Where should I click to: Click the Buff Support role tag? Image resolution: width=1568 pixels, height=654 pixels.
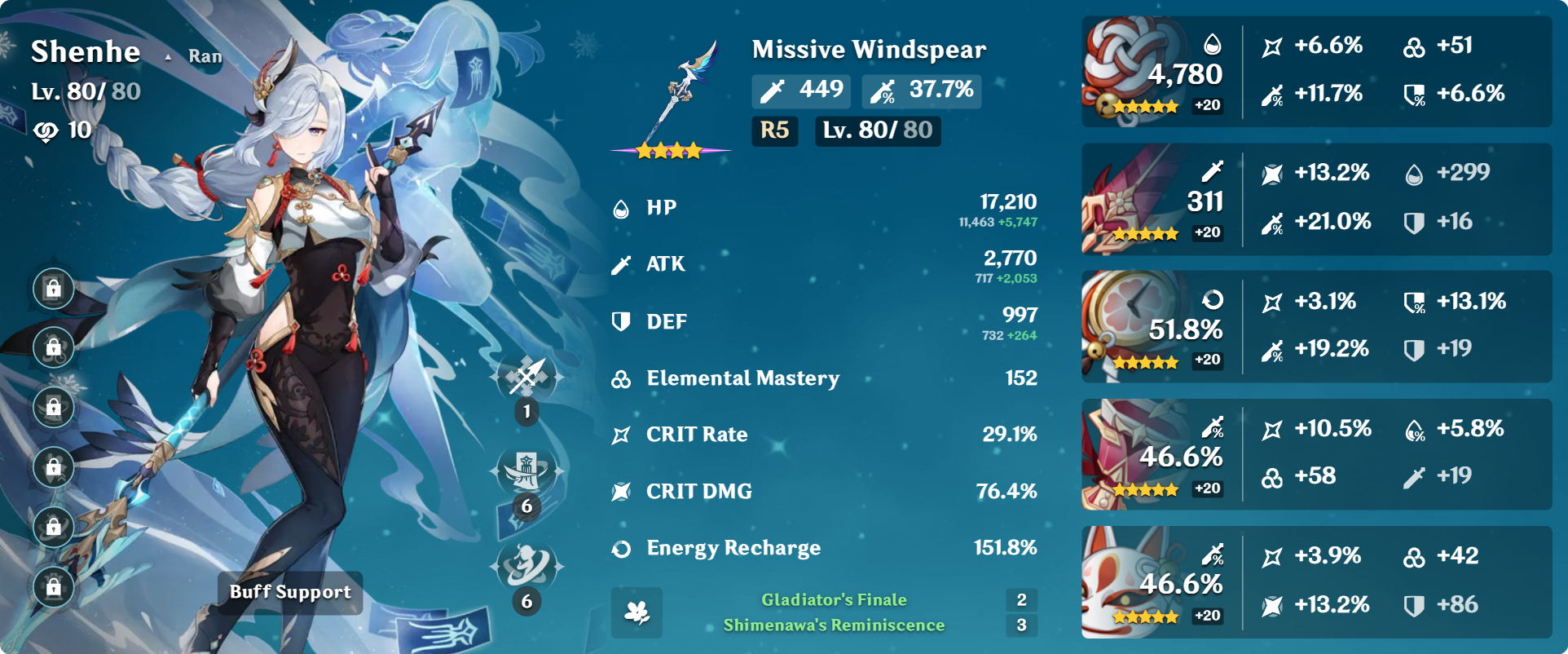tap(290, 592)
